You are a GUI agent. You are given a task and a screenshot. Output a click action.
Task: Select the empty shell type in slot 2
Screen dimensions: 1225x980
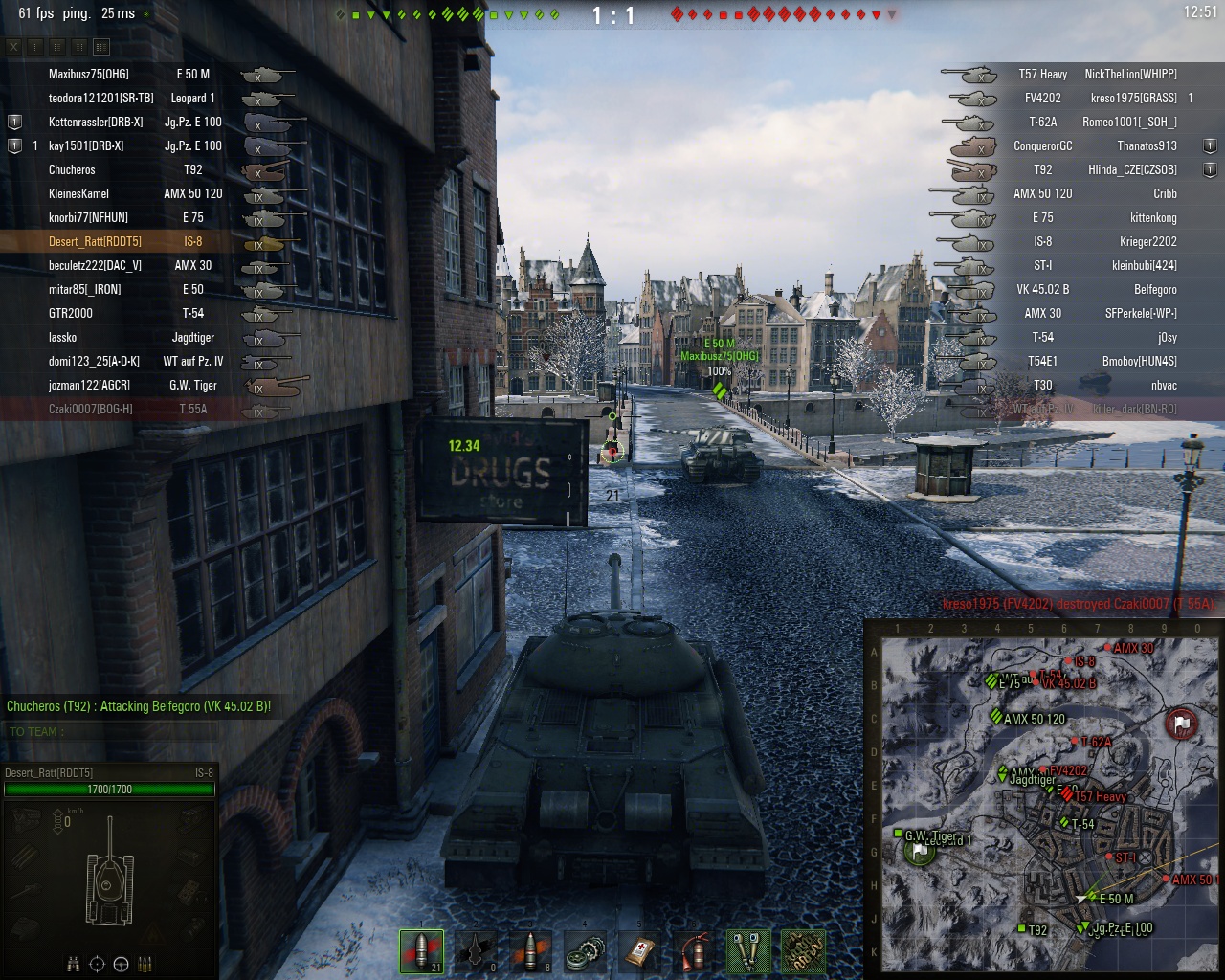(x=476, y=951)
